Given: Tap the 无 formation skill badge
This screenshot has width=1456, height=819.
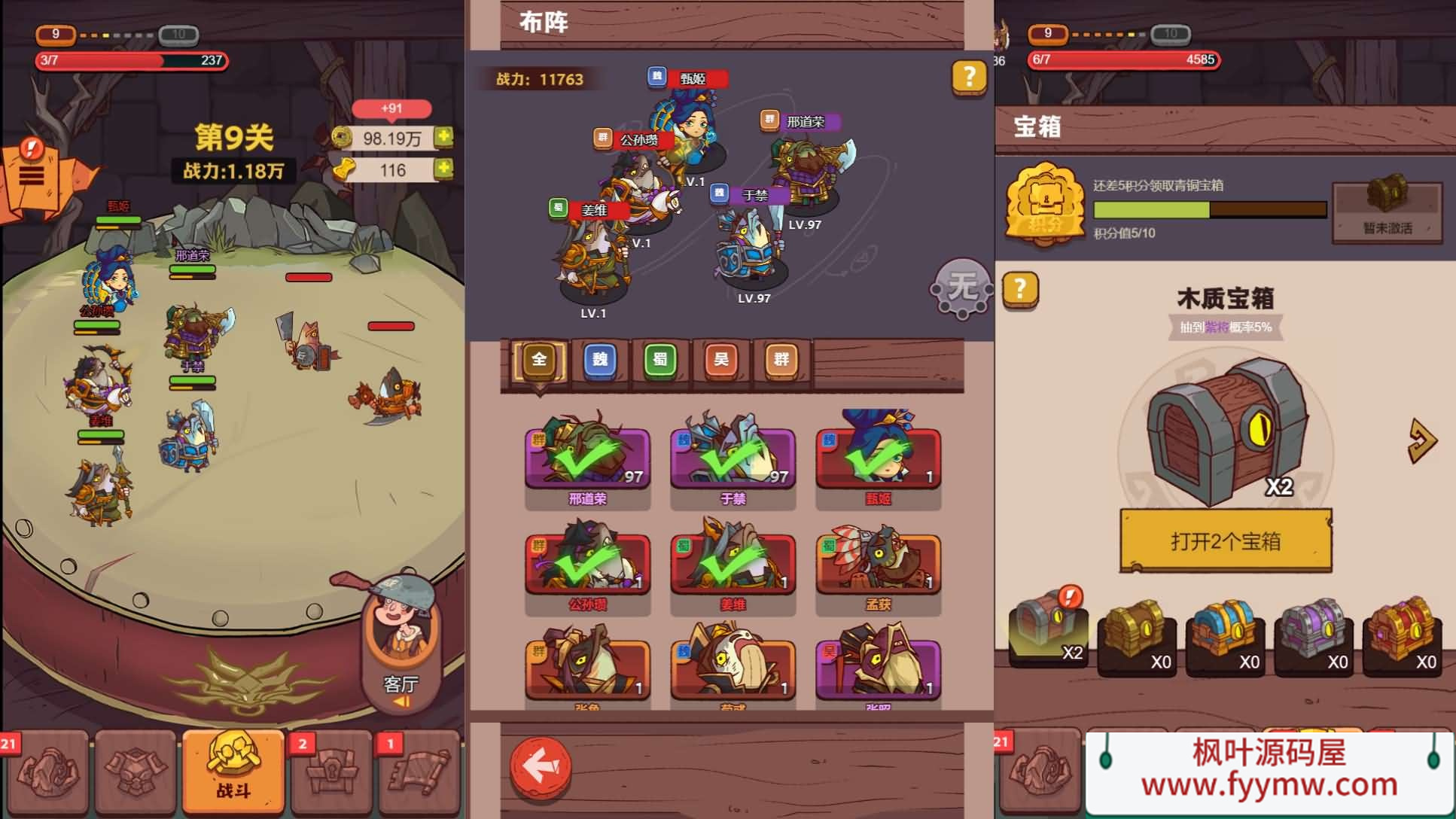Looking at the screenshot, I should tap(961, 288).
